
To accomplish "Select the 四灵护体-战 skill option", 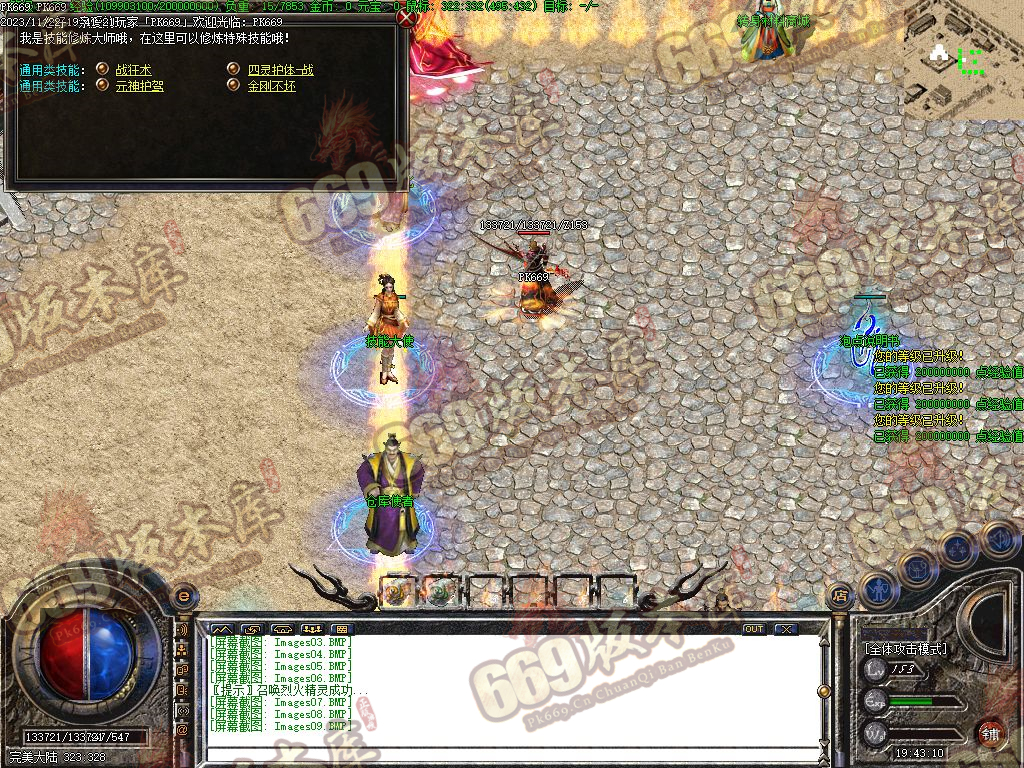I will tap(280, 70).
